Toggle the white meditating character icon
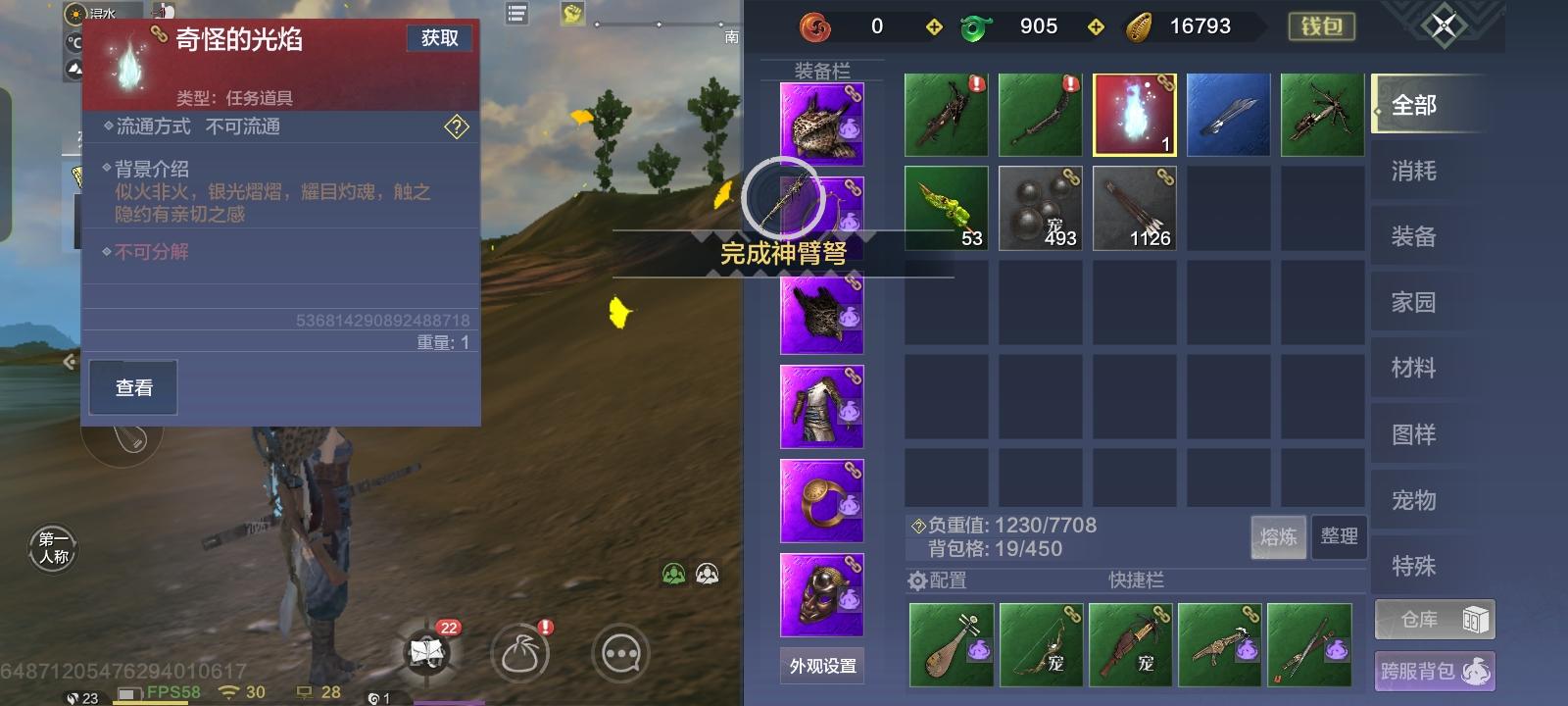 tap(708, 571)
